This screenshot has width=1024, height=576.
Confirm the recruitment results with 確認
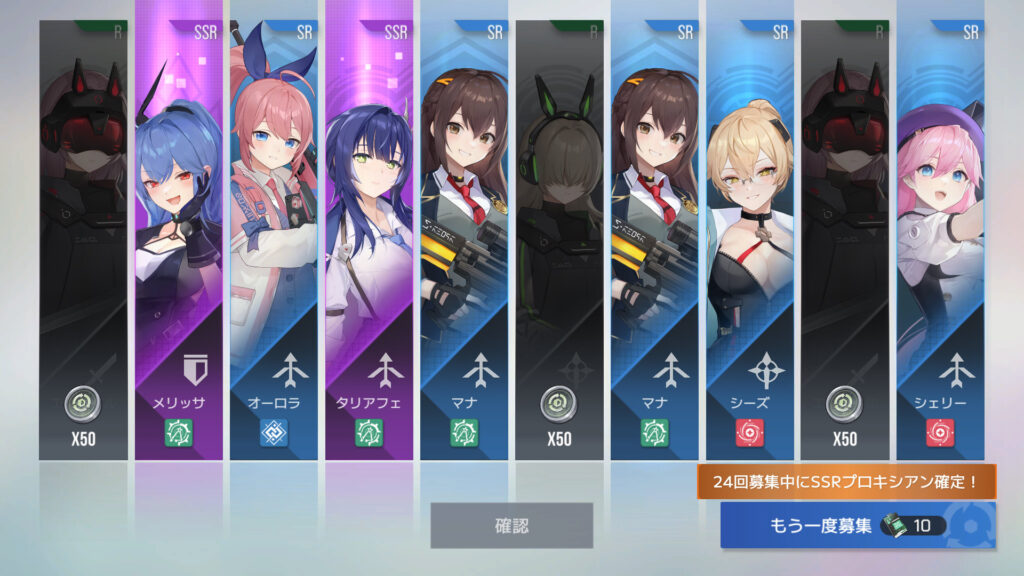(511, 525)
